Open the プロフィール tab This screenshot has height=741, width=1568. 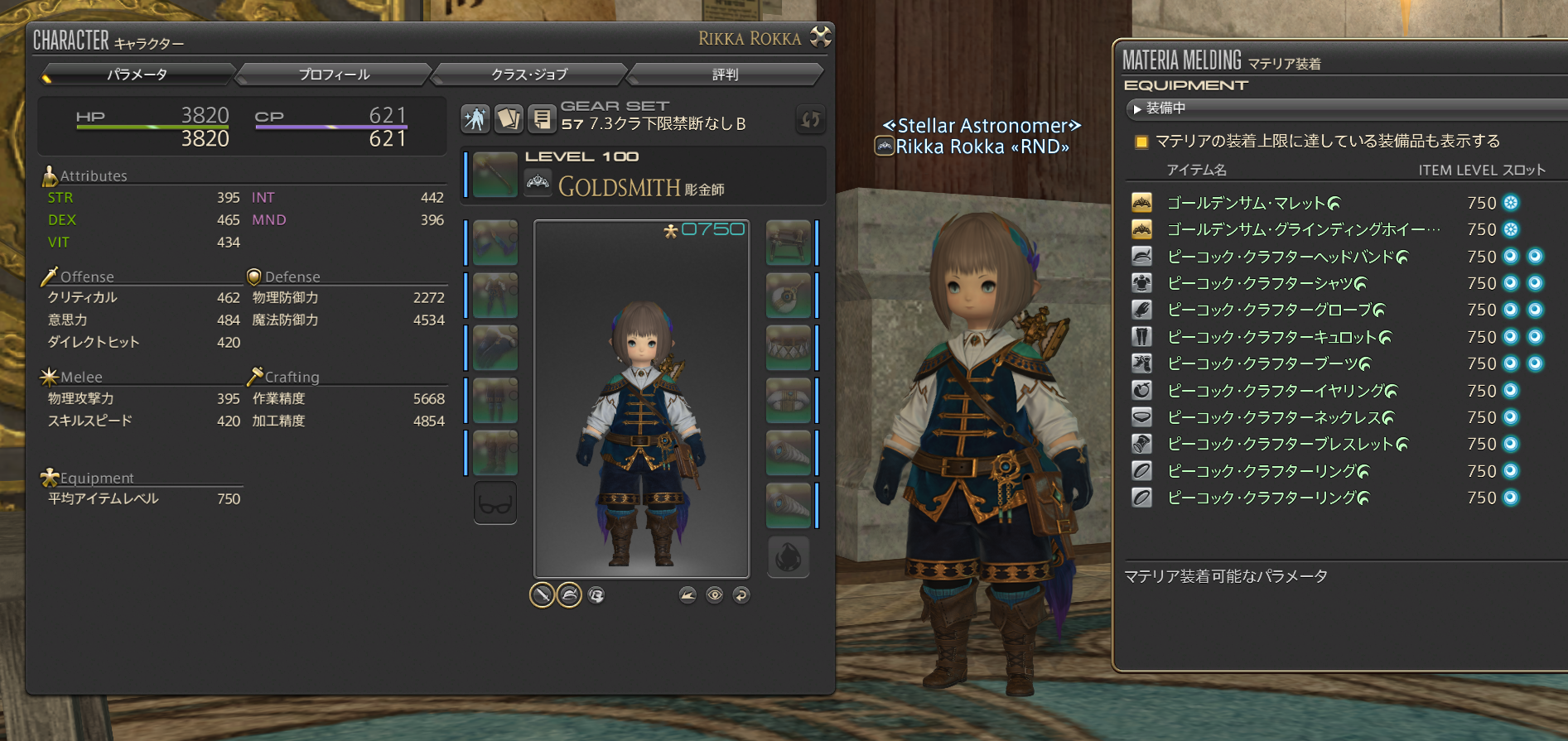[x=334, y=75]
